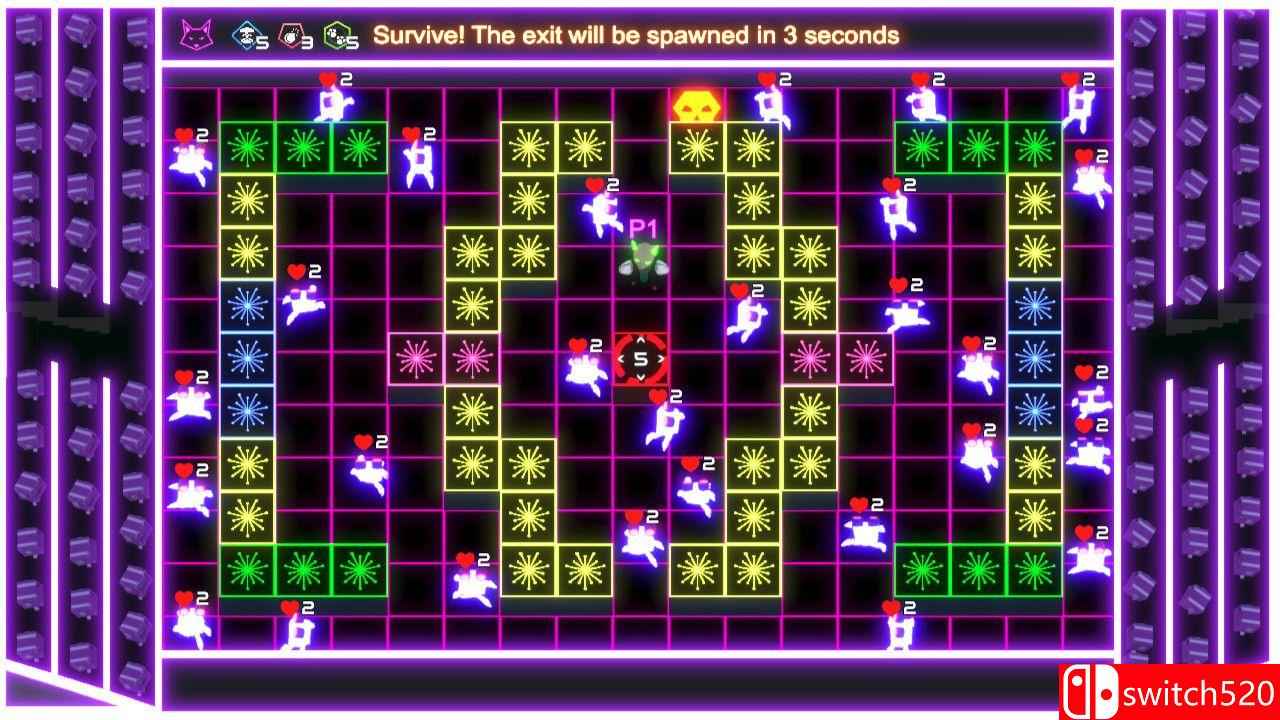Select the pink fox emblem in the HUD
This screenshot has height=720, width=1280.
point(198,35)
